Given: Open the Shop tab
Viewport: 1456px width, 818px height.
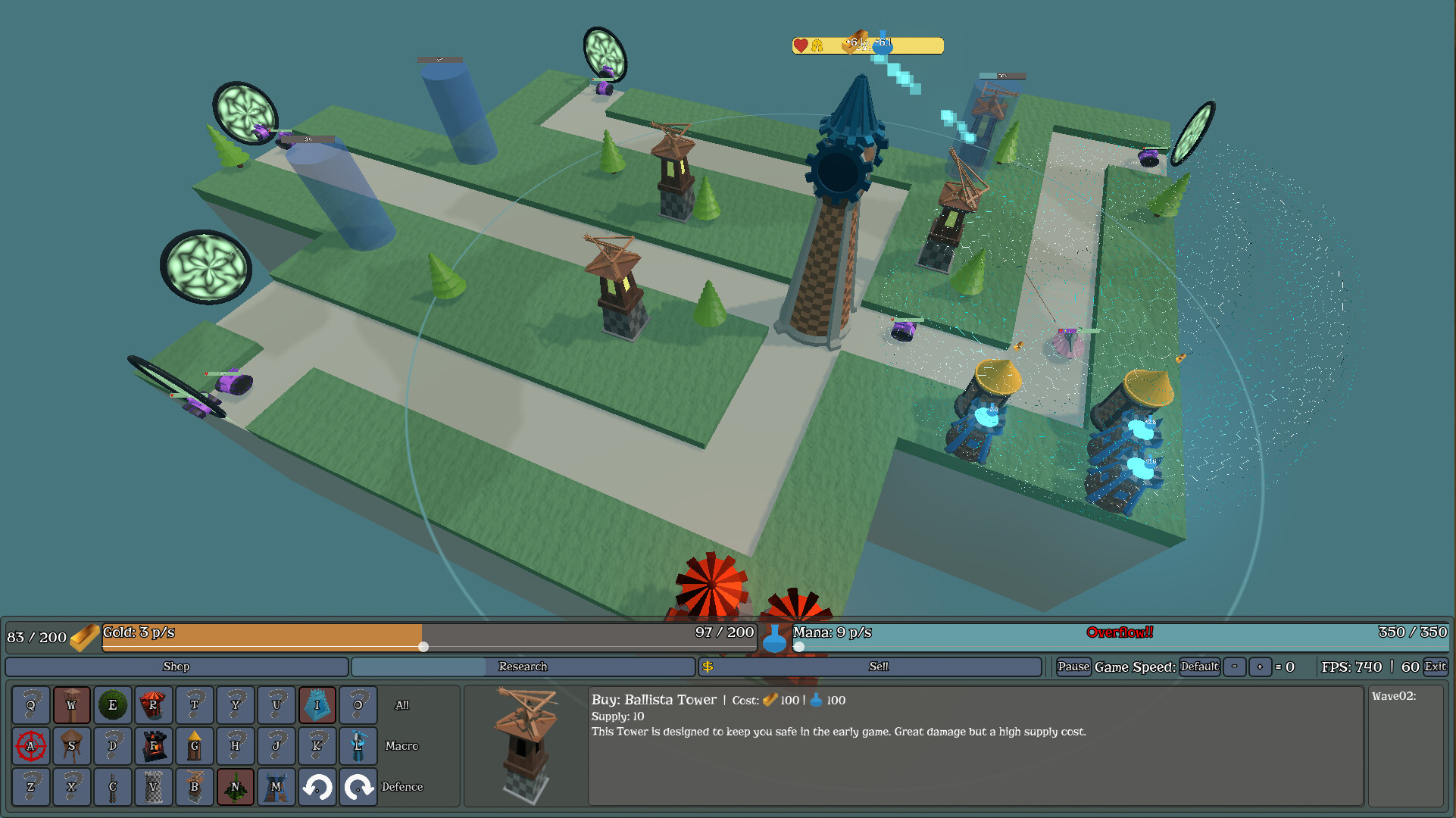Looking at the screenshot, I should pyautogui.click(x=176, y=667).
